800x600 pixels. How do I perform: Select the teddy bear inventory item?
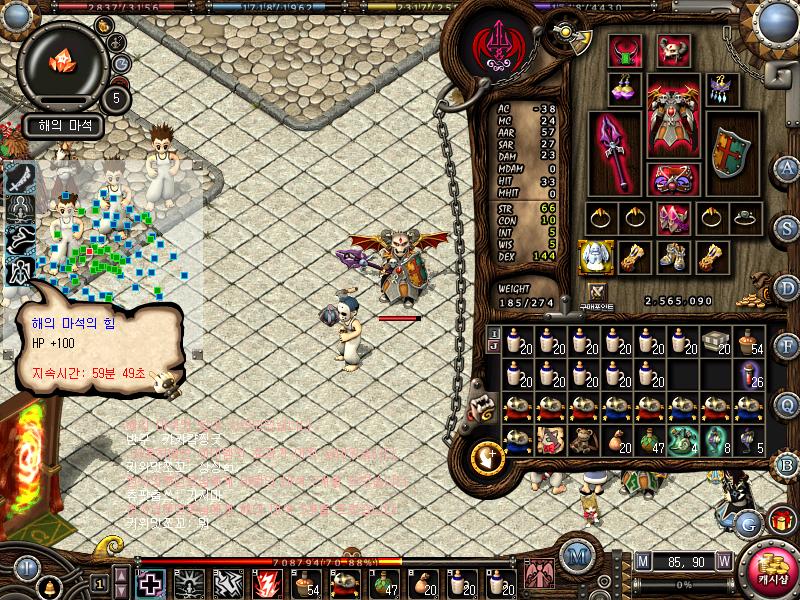(582, 440)
